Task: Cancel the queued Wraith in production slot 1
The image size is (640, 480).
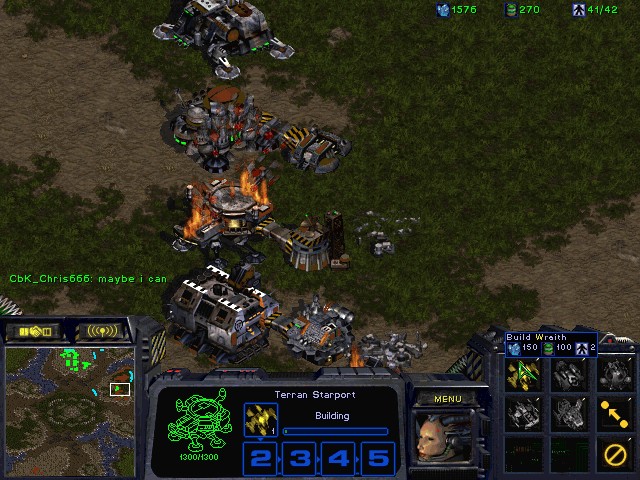Action: (x=260, y=420)
